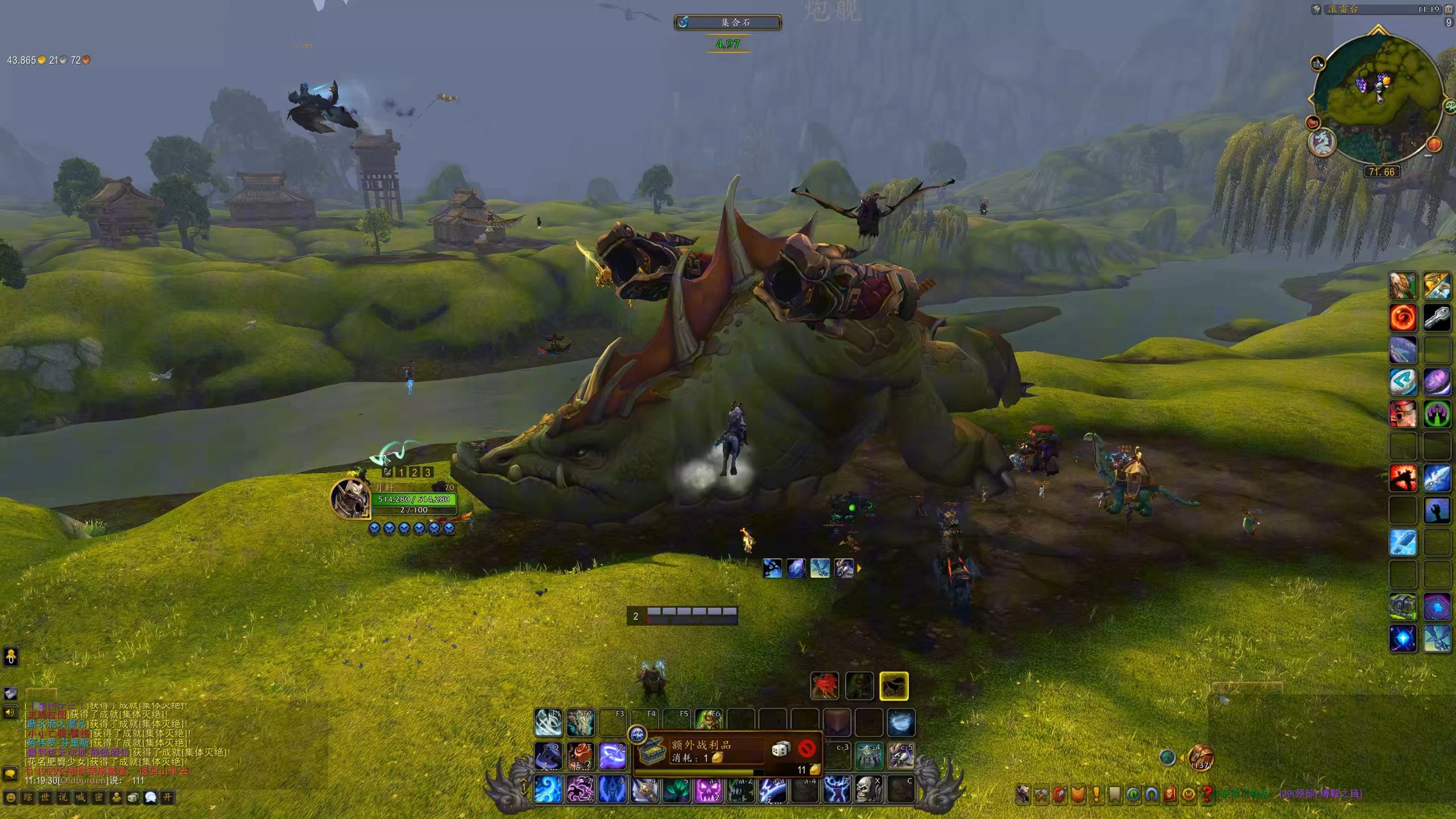Select the yellow highlighted stance icon

coord(894,686)
